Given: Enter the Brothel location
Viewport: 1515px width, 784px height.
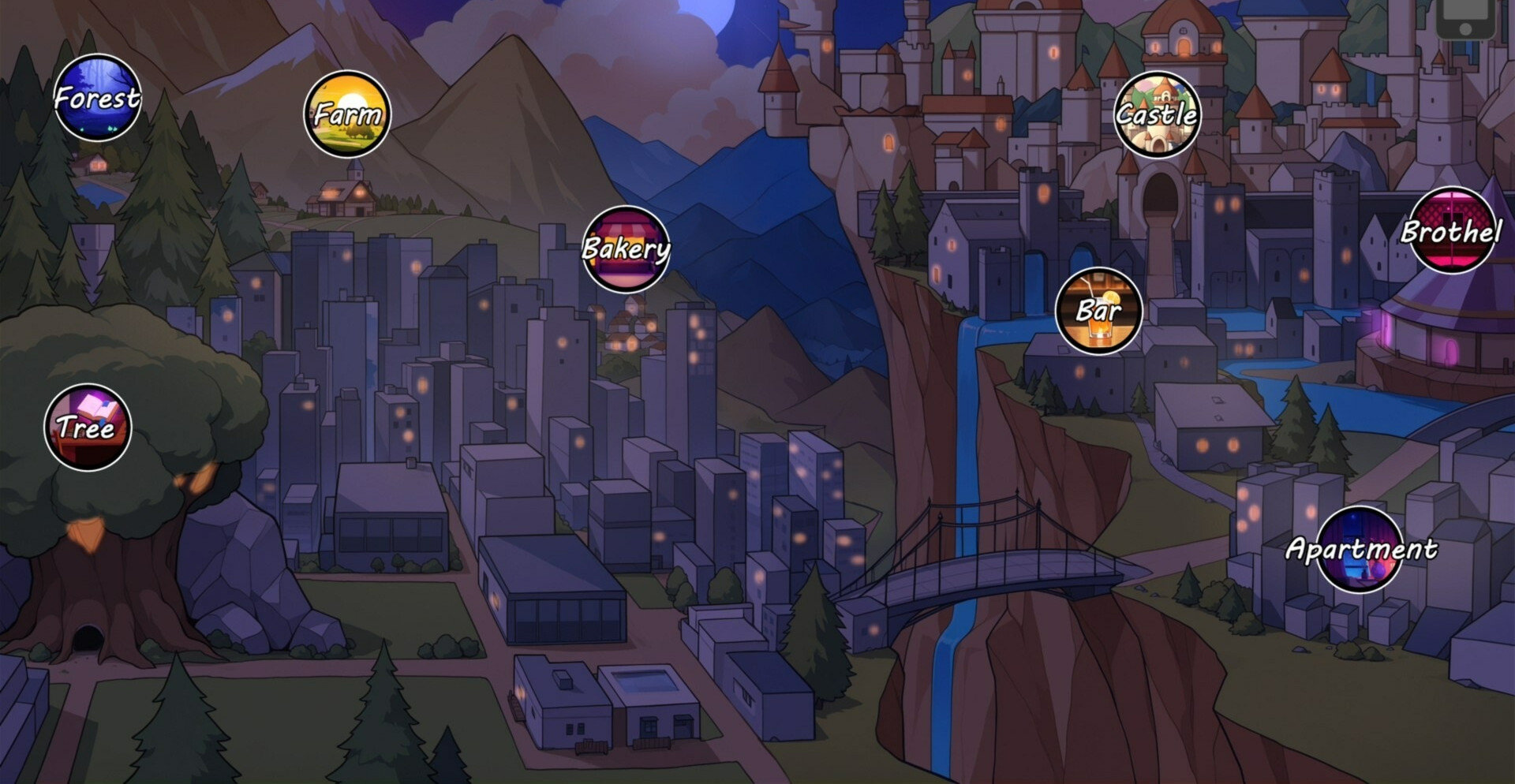Looking at the screenshot, I should 1450,230.
